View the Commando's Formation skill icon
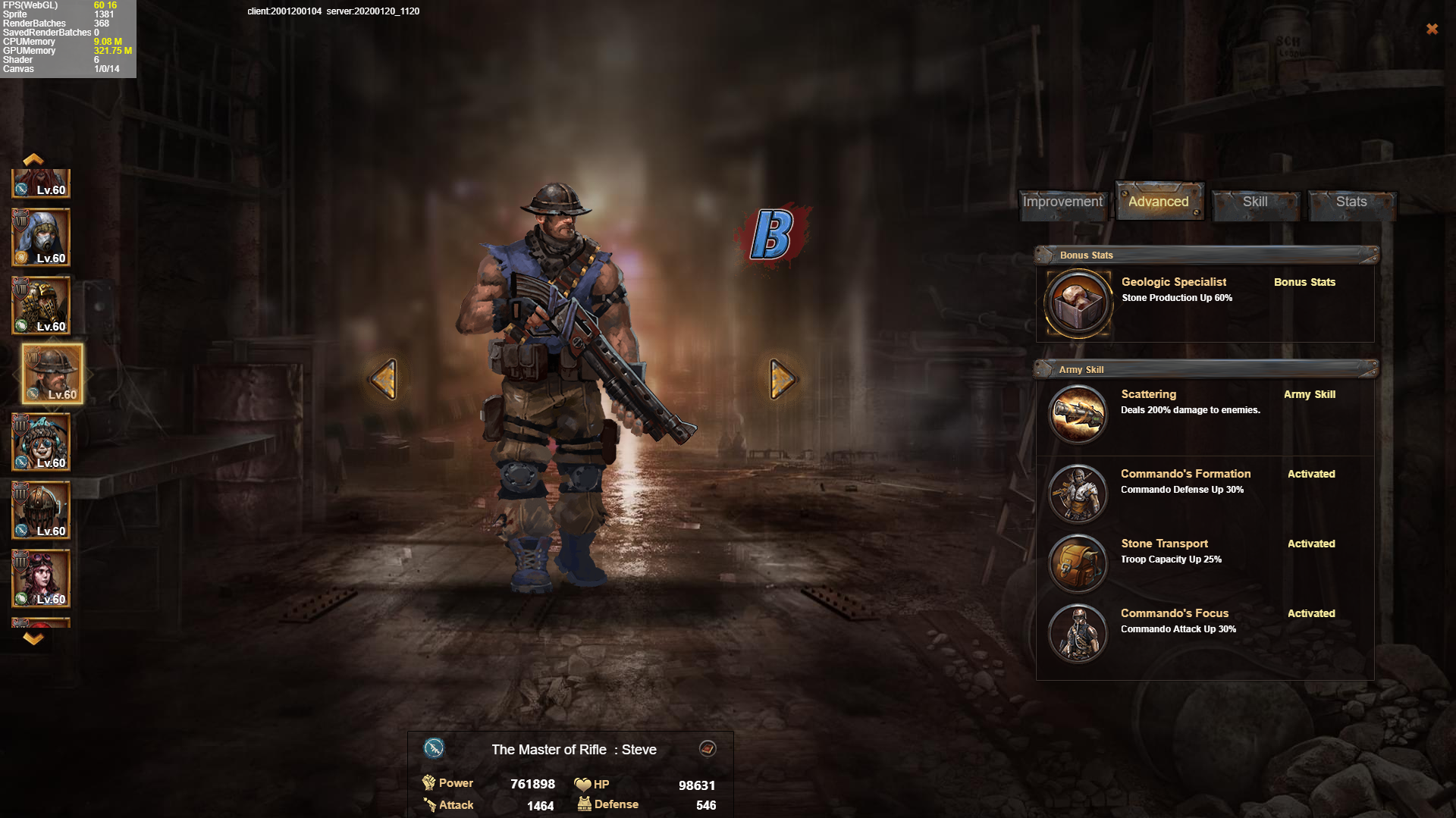The height and width of the screenshot is (818, 1456). click(1078, 494)
